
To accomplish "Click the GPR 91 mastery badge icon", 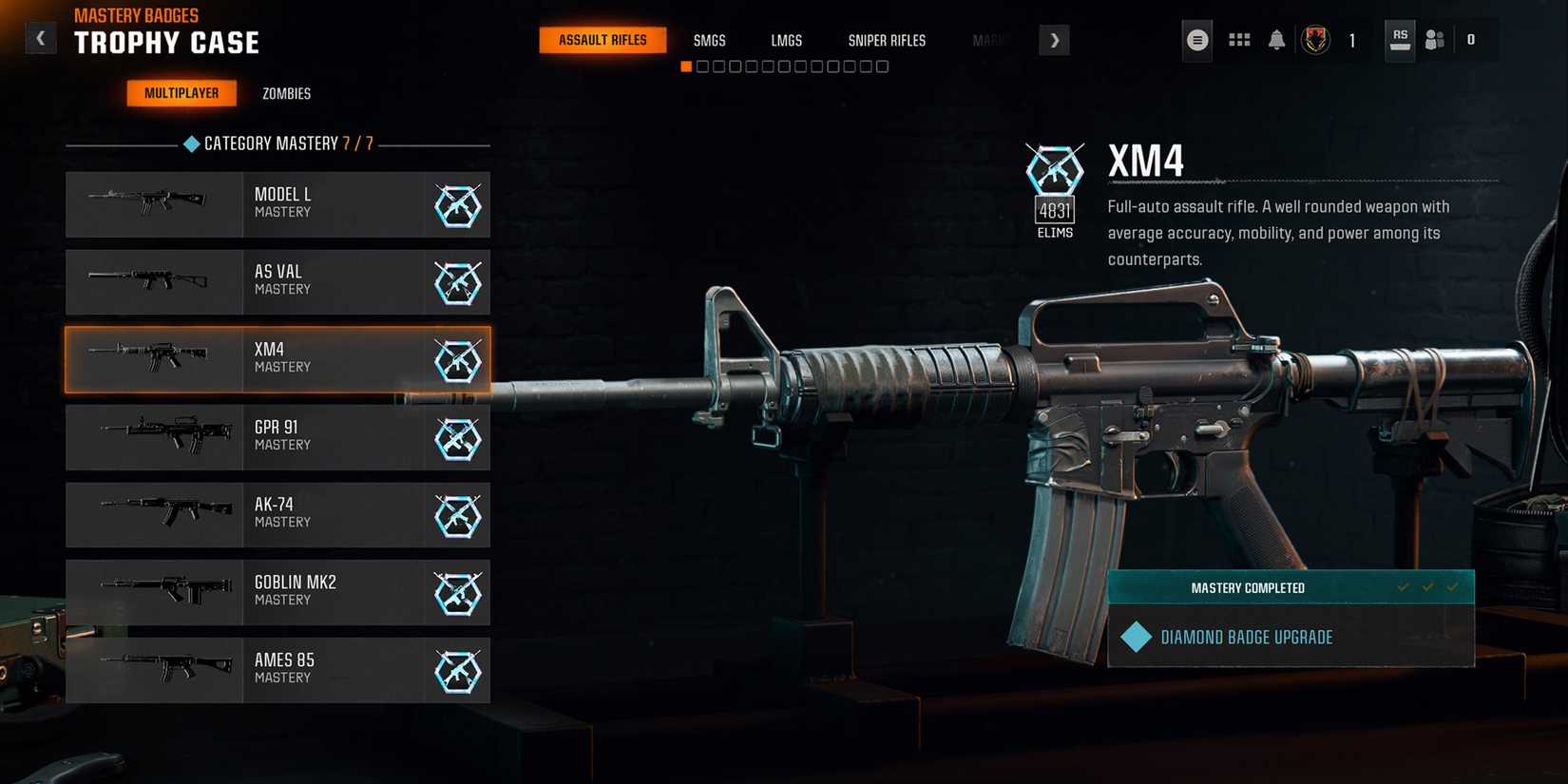I will coord(459,438).
